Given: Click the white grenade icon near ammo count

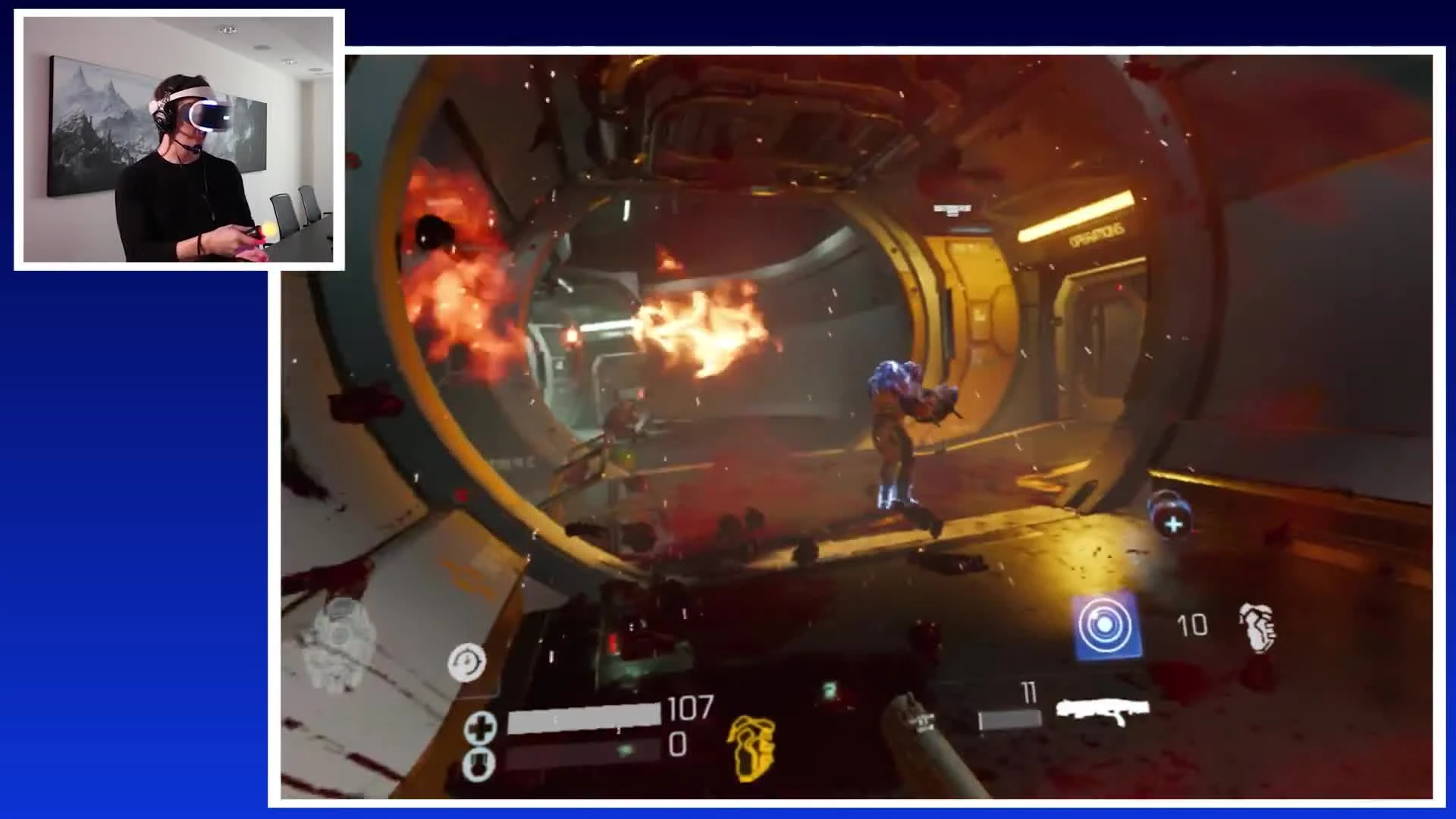Looking at the screenshot, I should (x=1254, y=629).
